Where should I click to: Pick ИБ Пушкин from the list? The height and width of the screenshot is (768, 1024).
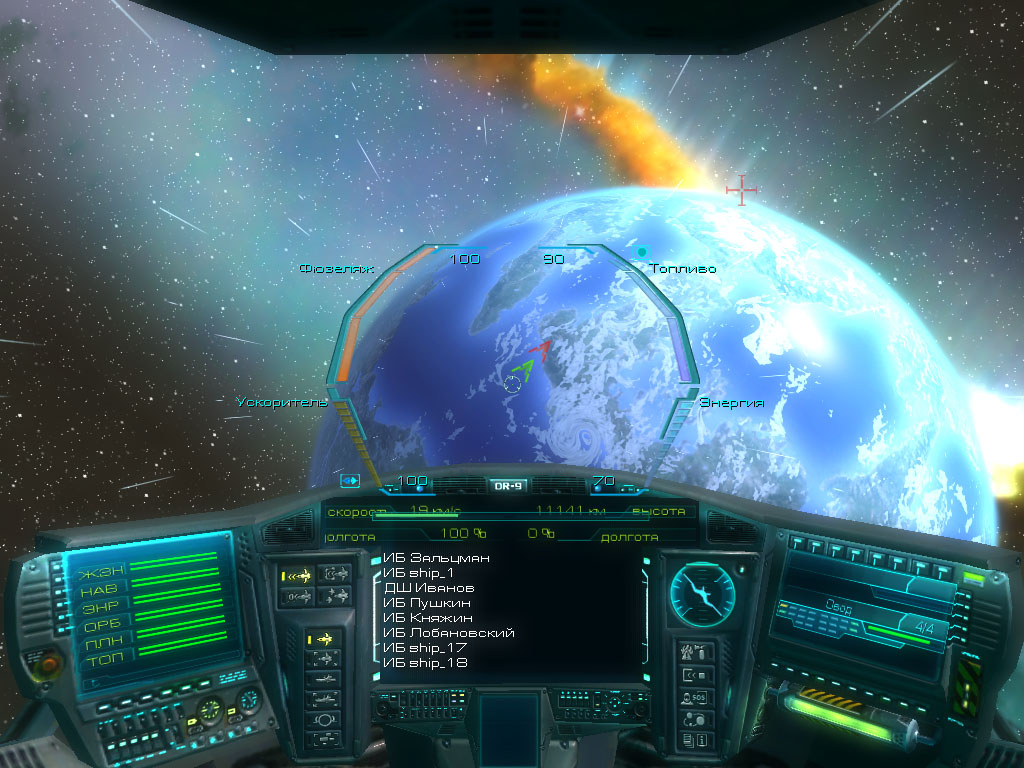[x=428, y=603]
